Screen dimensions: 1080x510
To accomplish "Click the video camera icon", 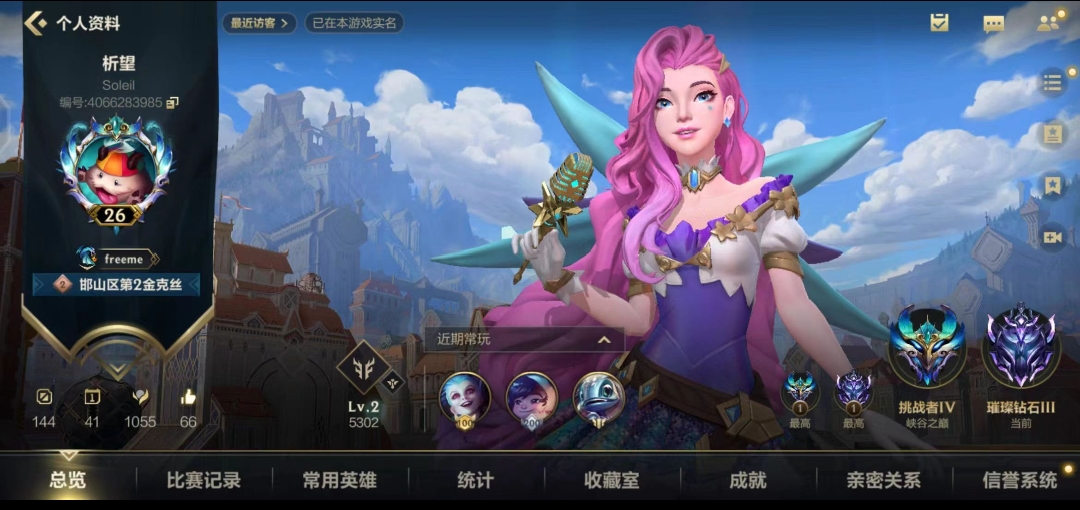I will (x=1052, y=237).
